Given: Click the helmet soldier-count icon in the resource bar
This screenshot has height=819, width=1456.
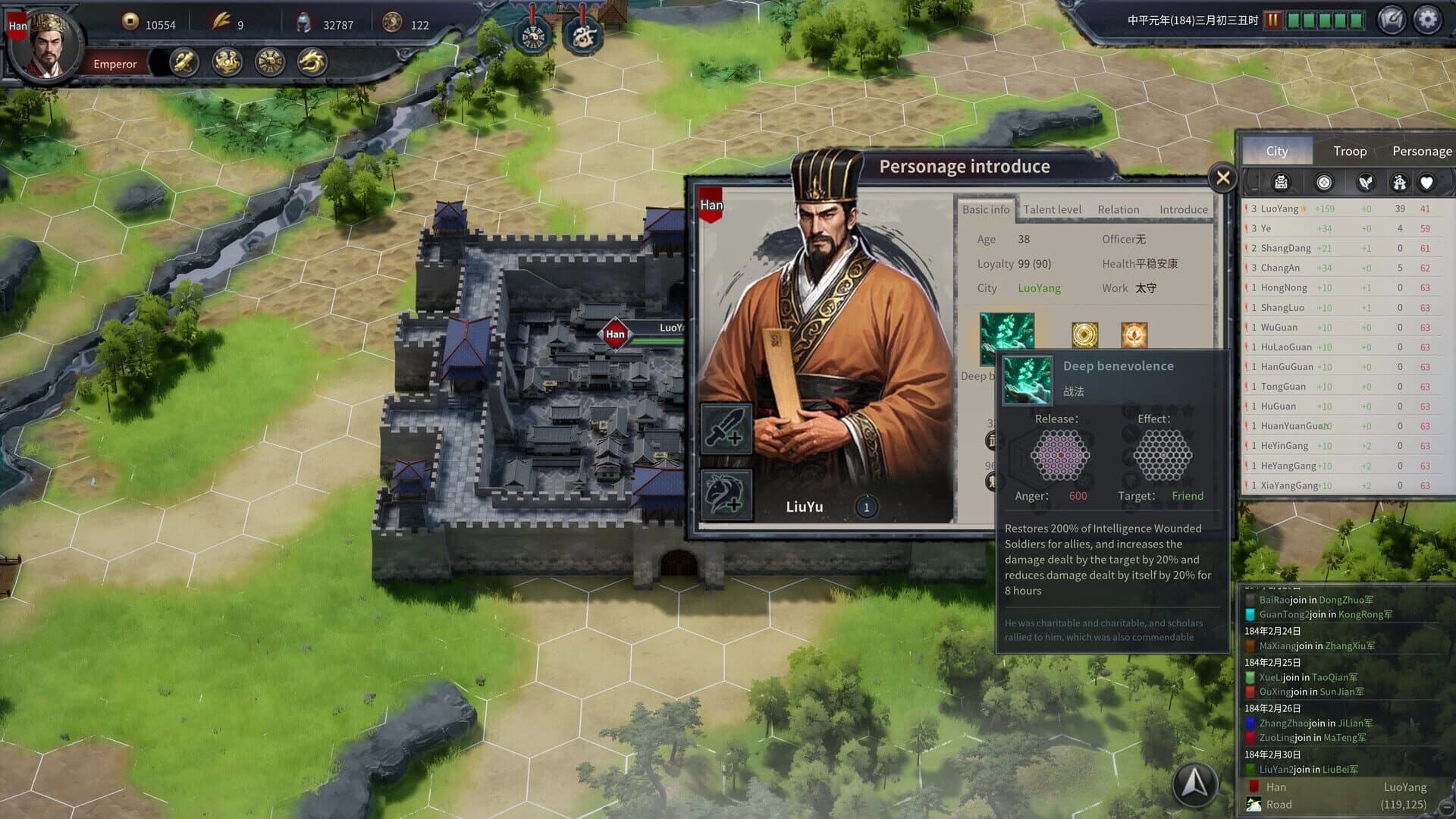Looking at the screenshot, I should 303,24.
